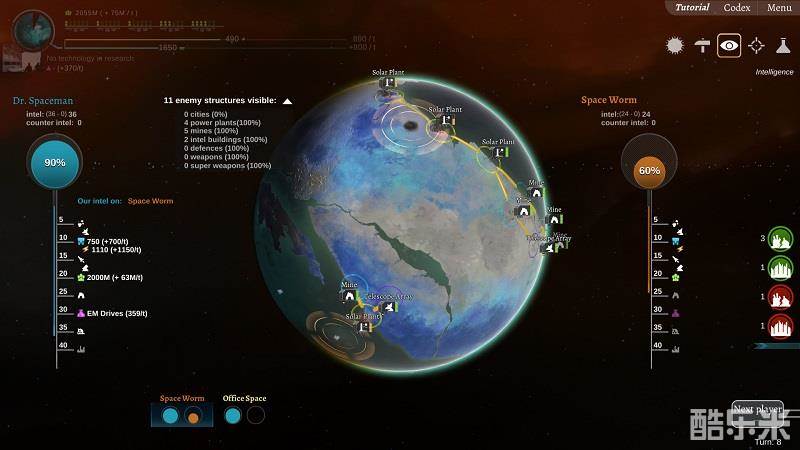
Task: Switch to the sun overview view
Action: click(675, 45)
